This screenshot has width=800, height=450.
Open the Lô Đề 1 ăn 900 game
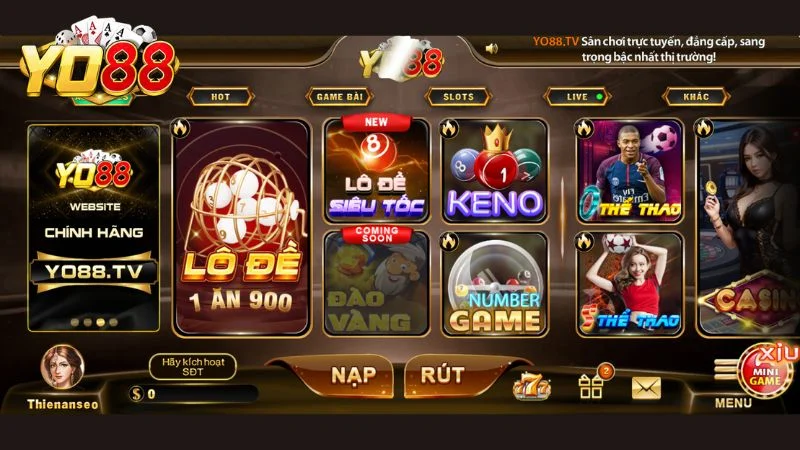(x=241, y=227)
